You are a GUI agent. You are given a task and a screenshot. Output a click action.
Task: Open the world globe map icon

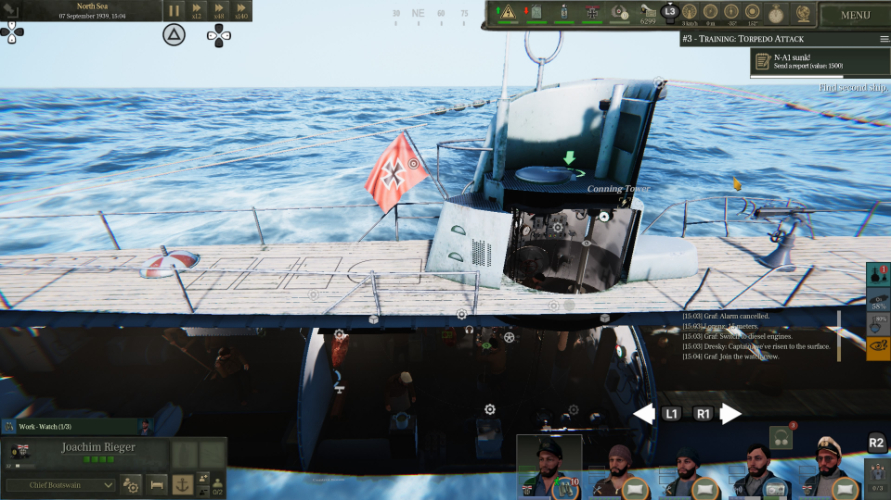click(x=804, y=12)
